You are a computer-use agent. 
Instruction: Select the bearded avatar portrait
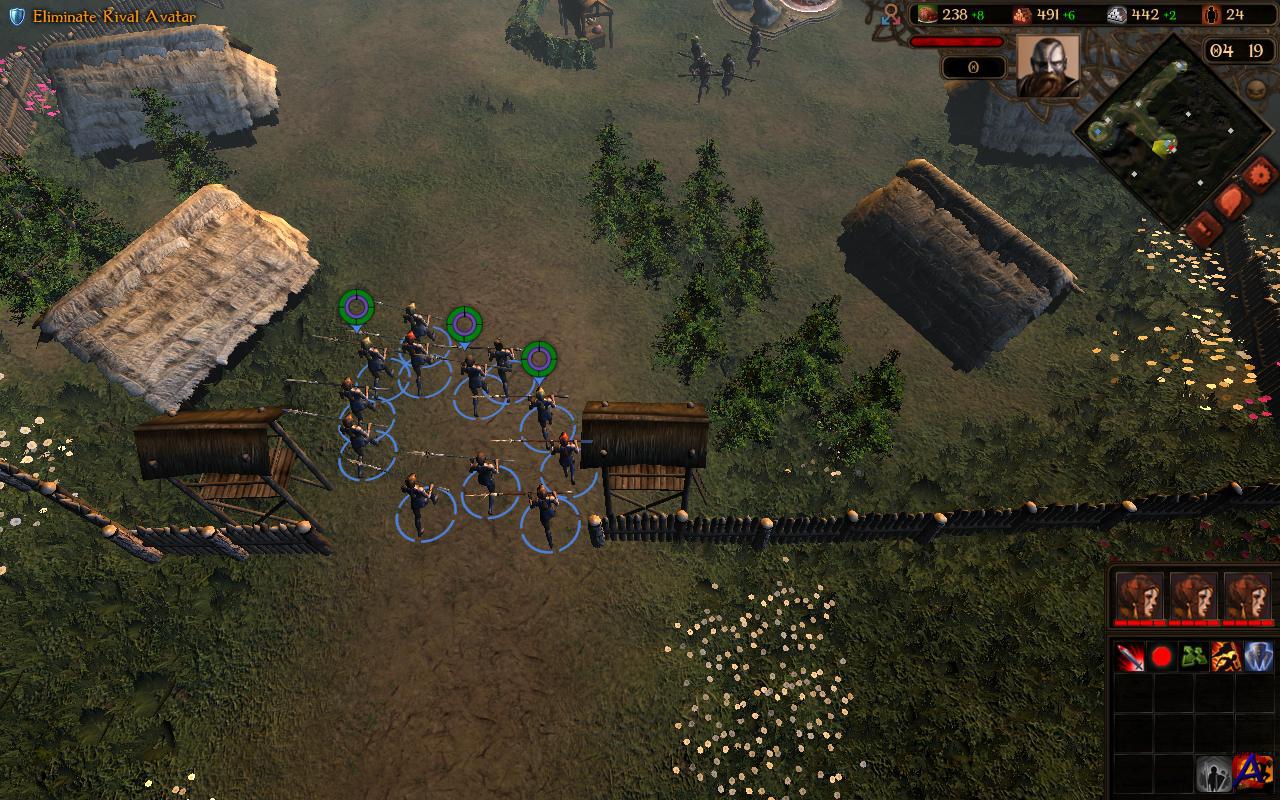pyautogui.click(x=1048, y=65)
